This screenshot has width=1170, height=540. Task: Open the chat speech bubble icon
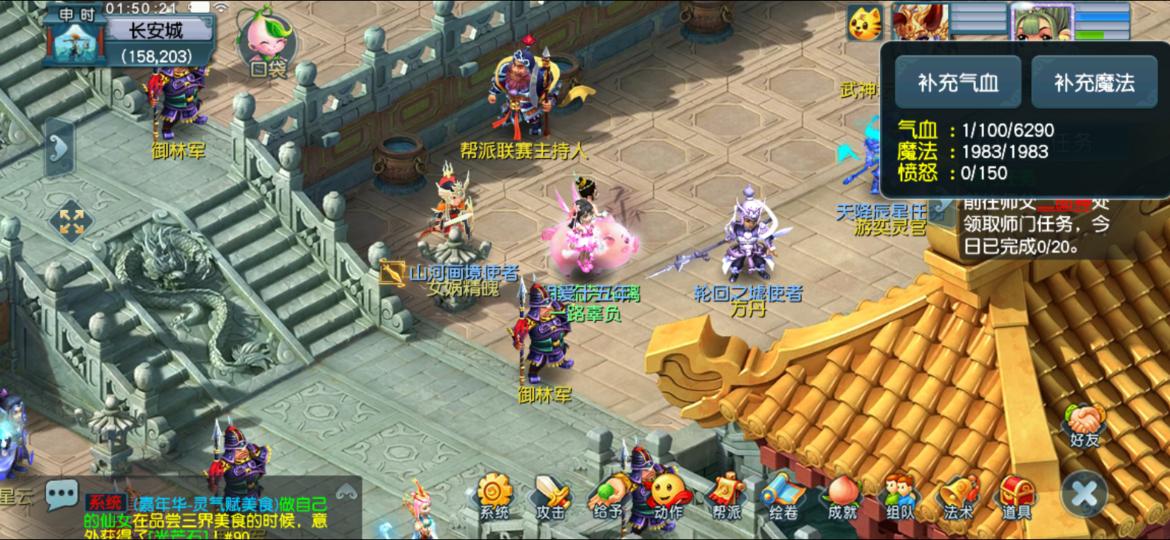[x=61, y=493]
